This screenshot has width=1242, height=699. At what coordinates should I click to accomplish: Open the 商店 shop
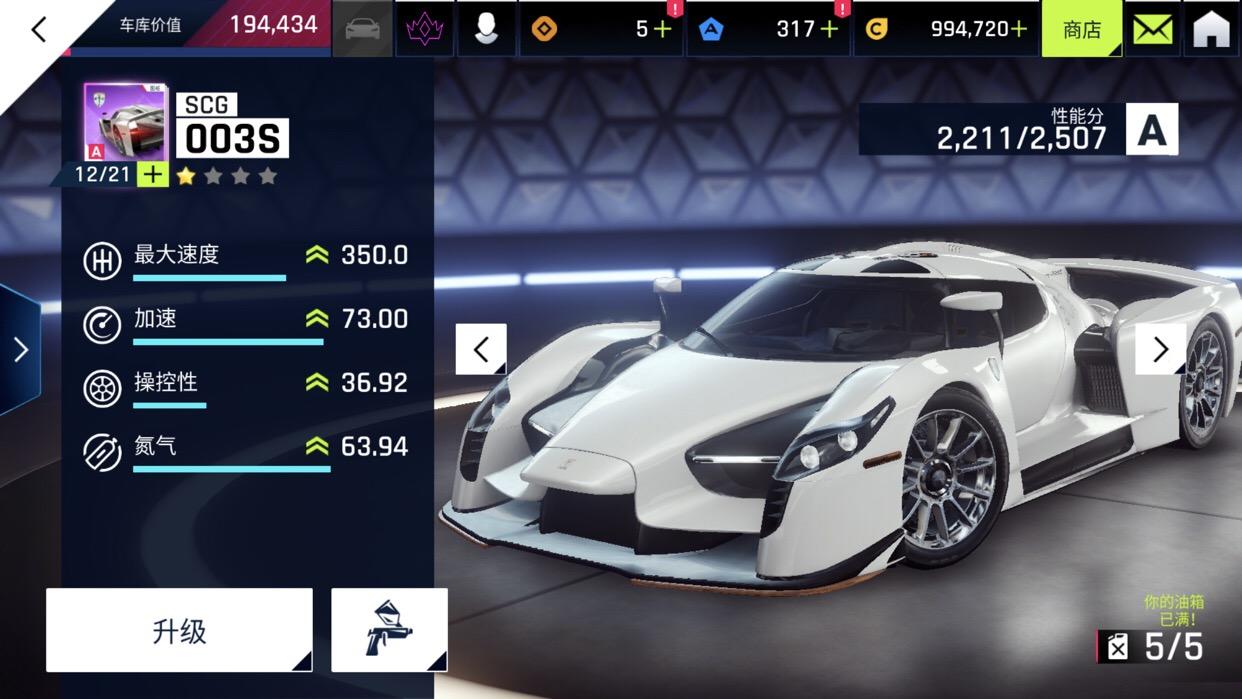(1081, 29)
